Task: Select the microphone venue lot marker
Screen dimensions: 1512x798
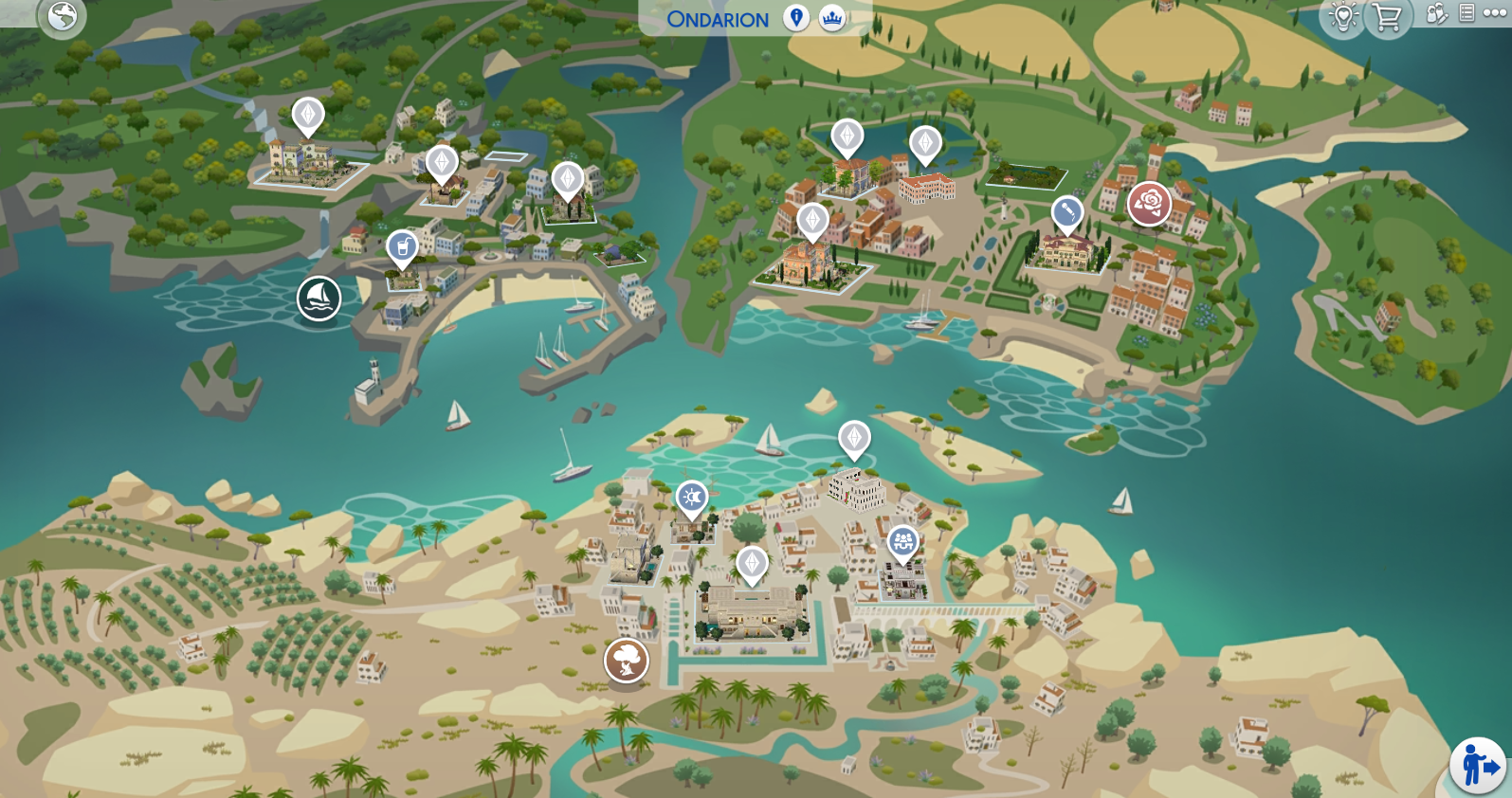Action: [1067, 212]
